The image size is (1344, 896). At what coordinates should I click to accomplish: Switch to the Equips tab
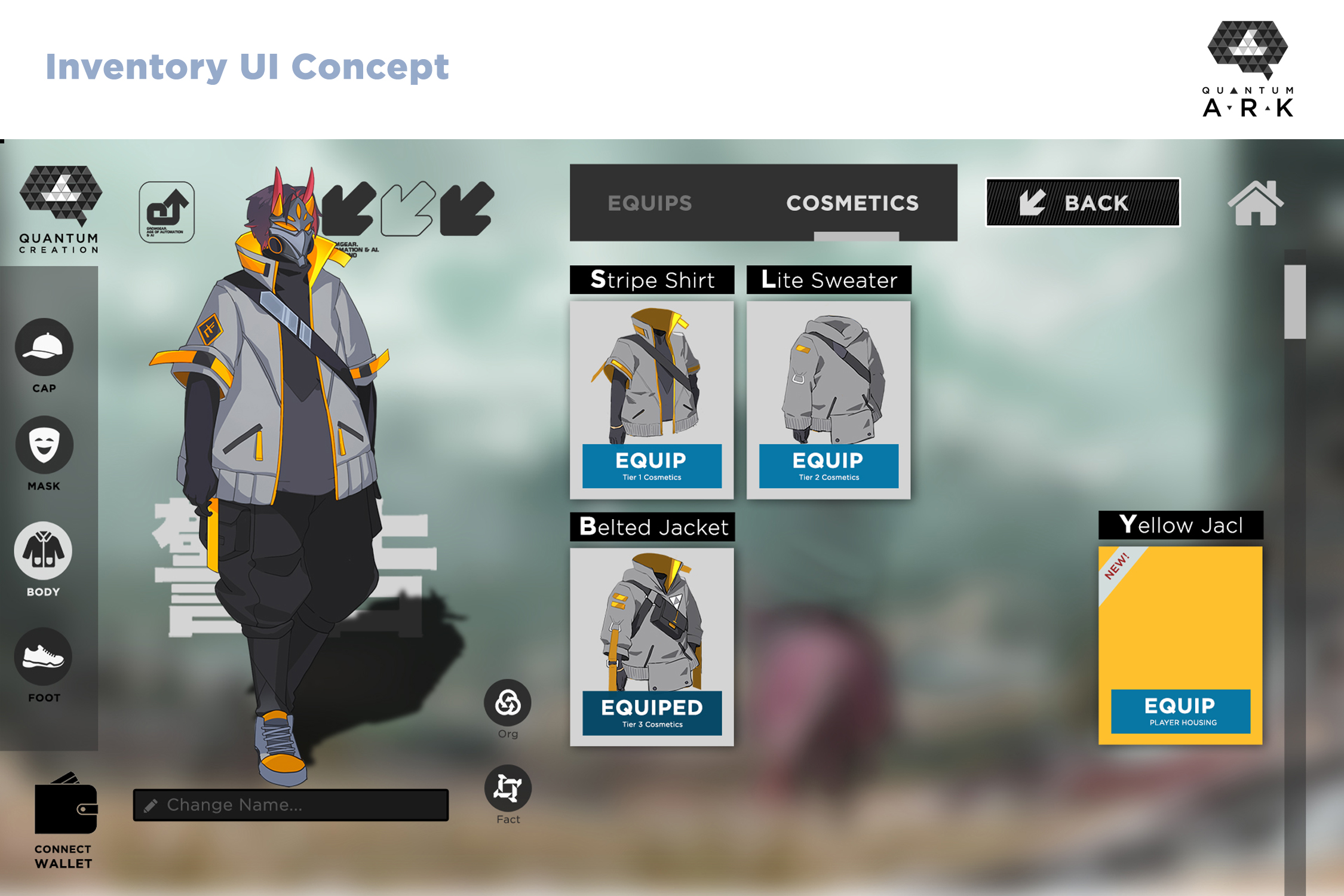pos(649,203)
